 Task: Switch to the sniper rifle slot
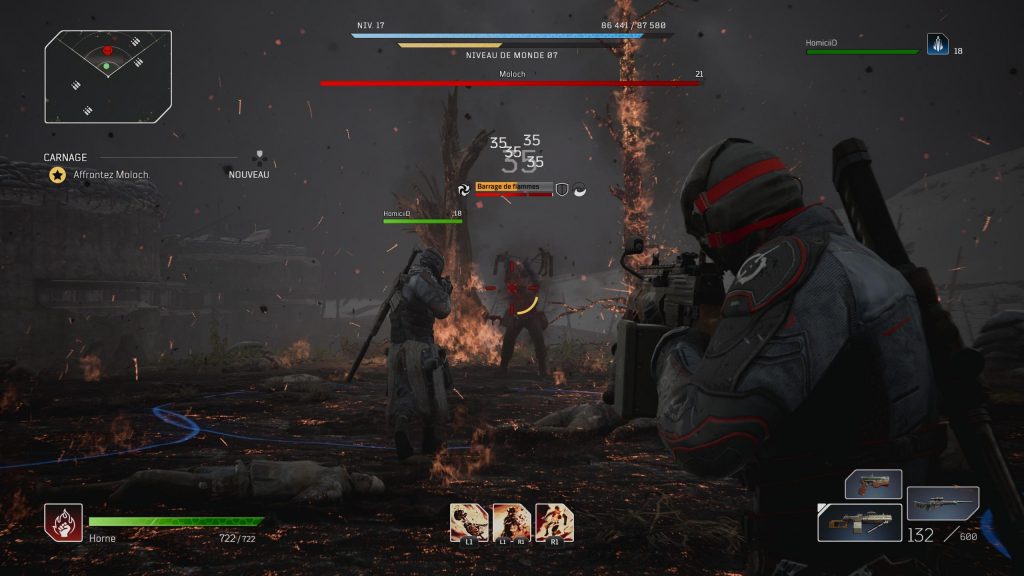(x=942, y=502)
